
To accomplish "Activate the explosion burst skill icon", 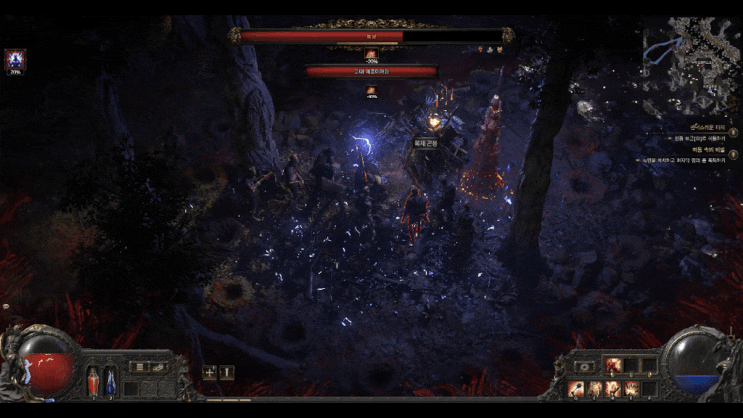I will click(629, 388).
